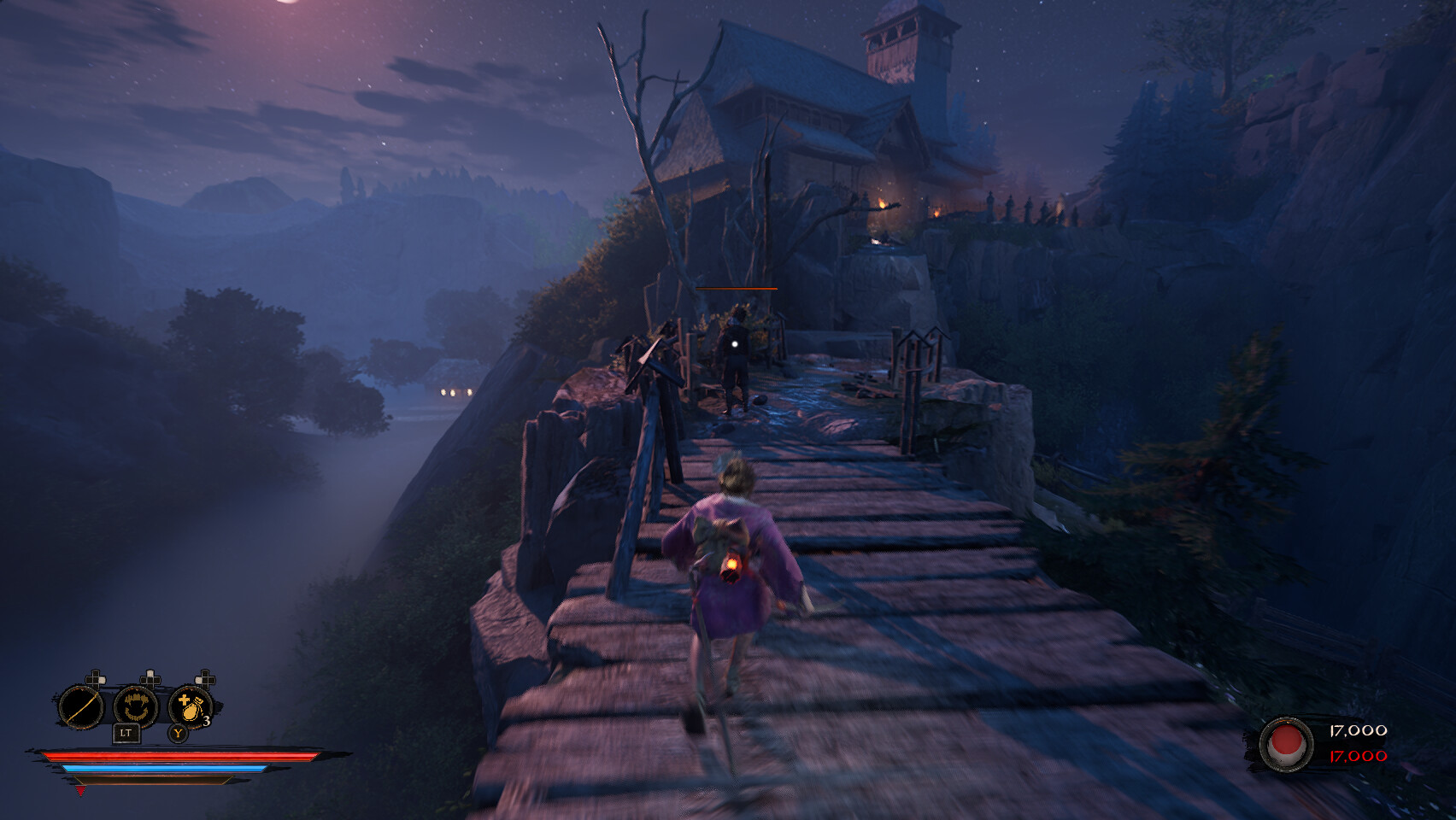Click the gold bar beneath the stamina bar

(151, 779)
